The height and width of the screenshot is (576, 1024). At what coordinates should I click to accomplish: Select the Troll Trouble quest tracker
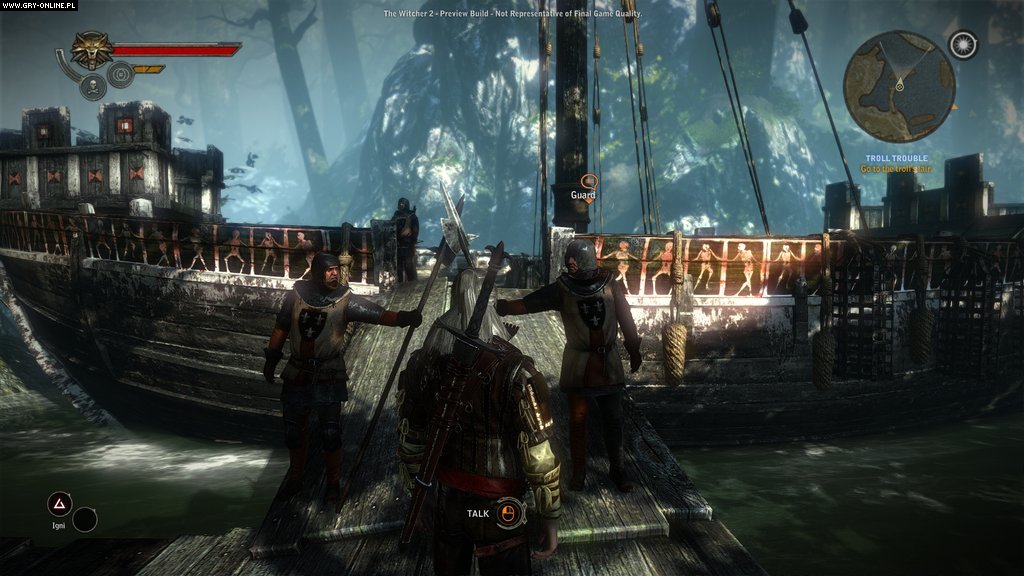pos(897,163)
